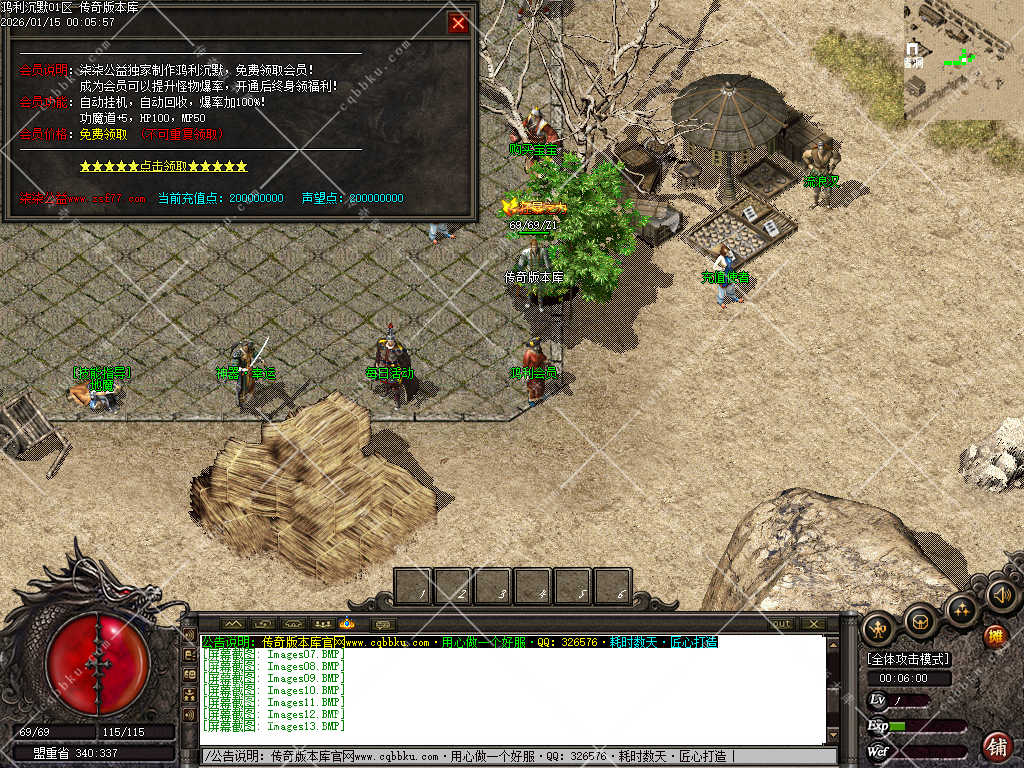This screenshot has width=1024, height=768.
Task: Click the colorful gem chat toolbar icon
Action: pos(348,624)
